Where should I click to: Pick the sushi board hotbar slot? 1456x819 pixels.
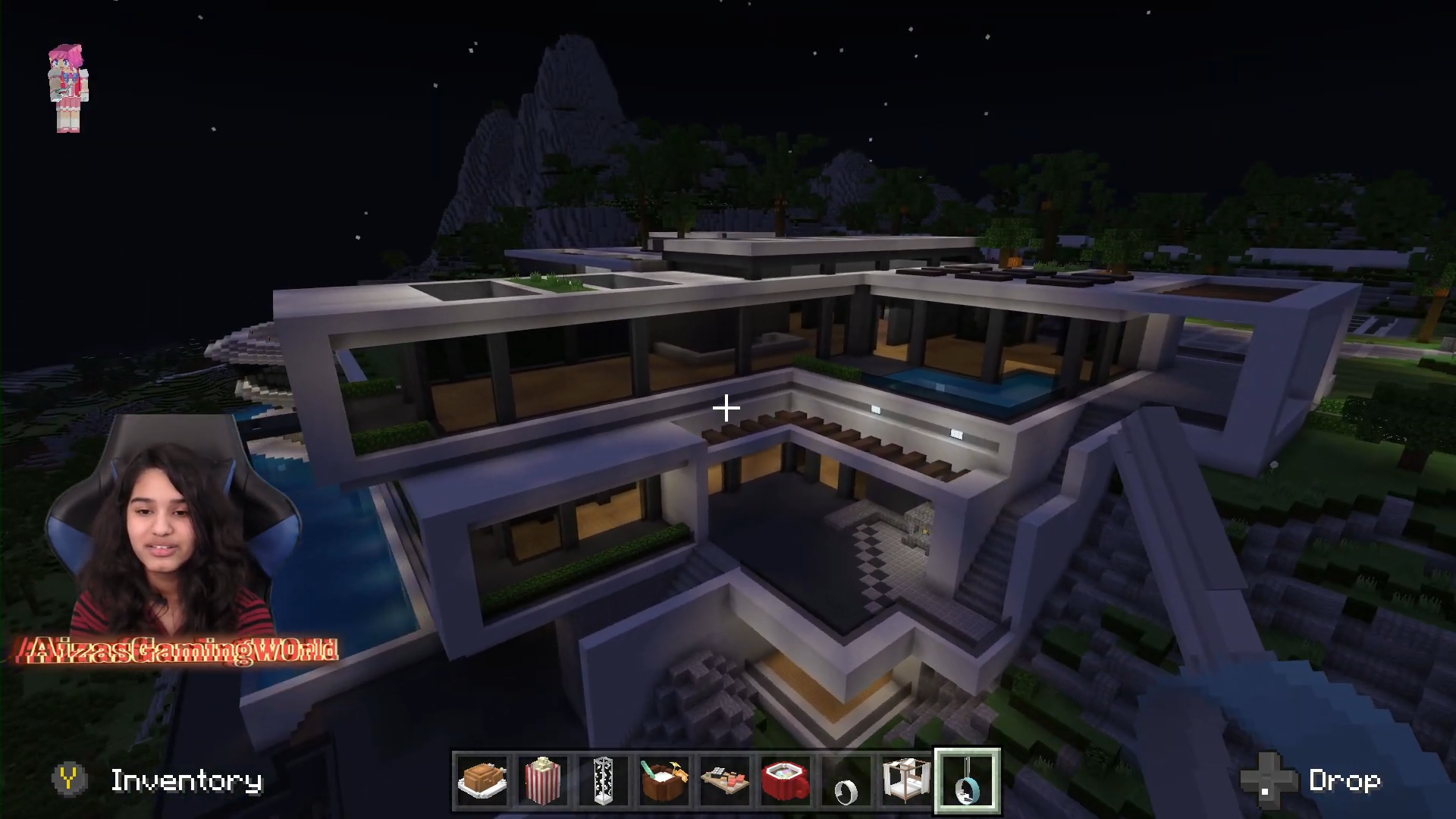725,780
